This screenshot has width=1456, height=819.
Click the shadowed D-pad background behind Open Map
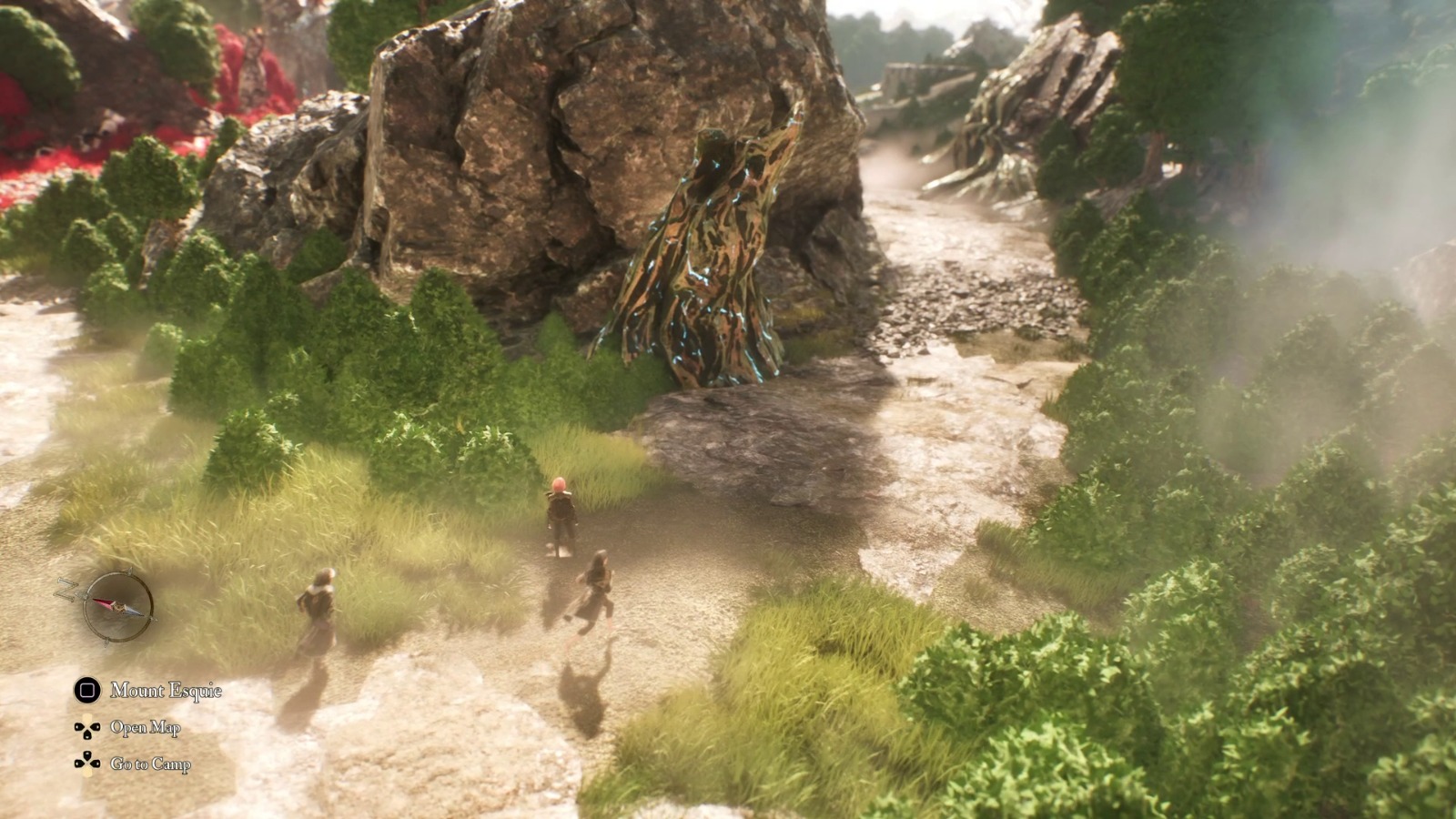[x=87, y=728]
